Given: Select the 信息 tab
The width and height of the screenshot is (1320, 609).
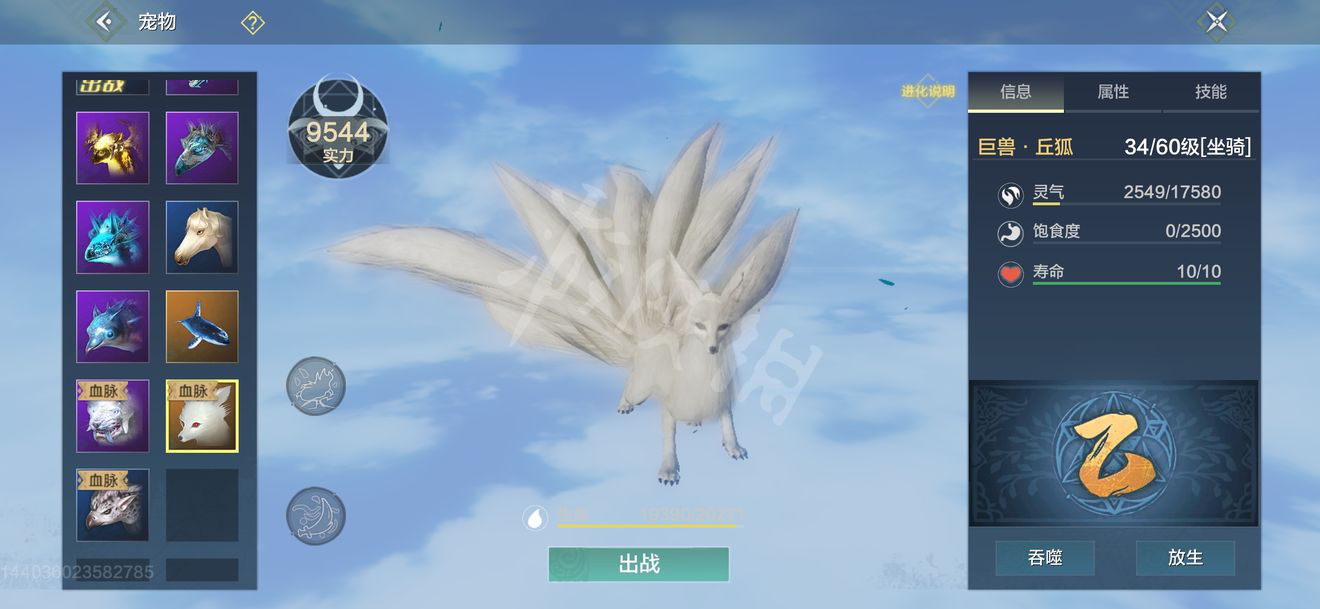Looking at the screenshot, I should pyautogui.click(x=1016, y=92).
